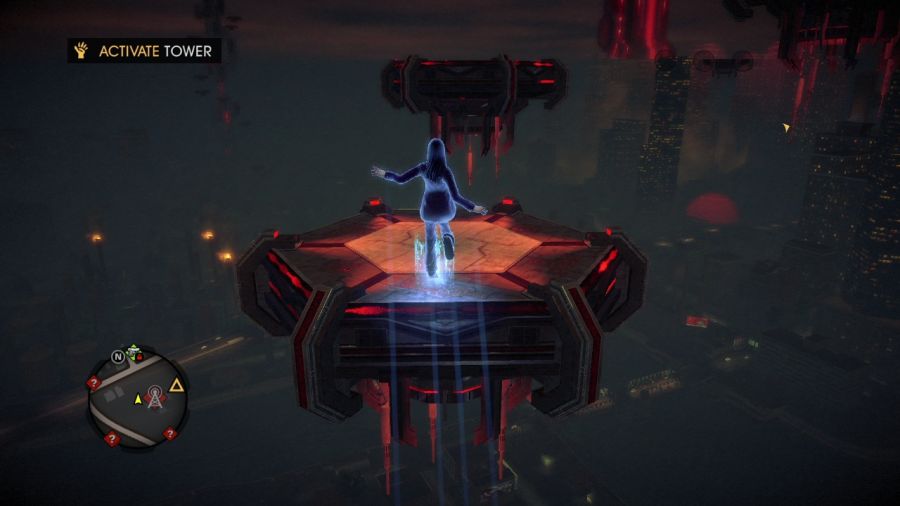Click the yellow triangle marker on the minimap

(177, 385)
